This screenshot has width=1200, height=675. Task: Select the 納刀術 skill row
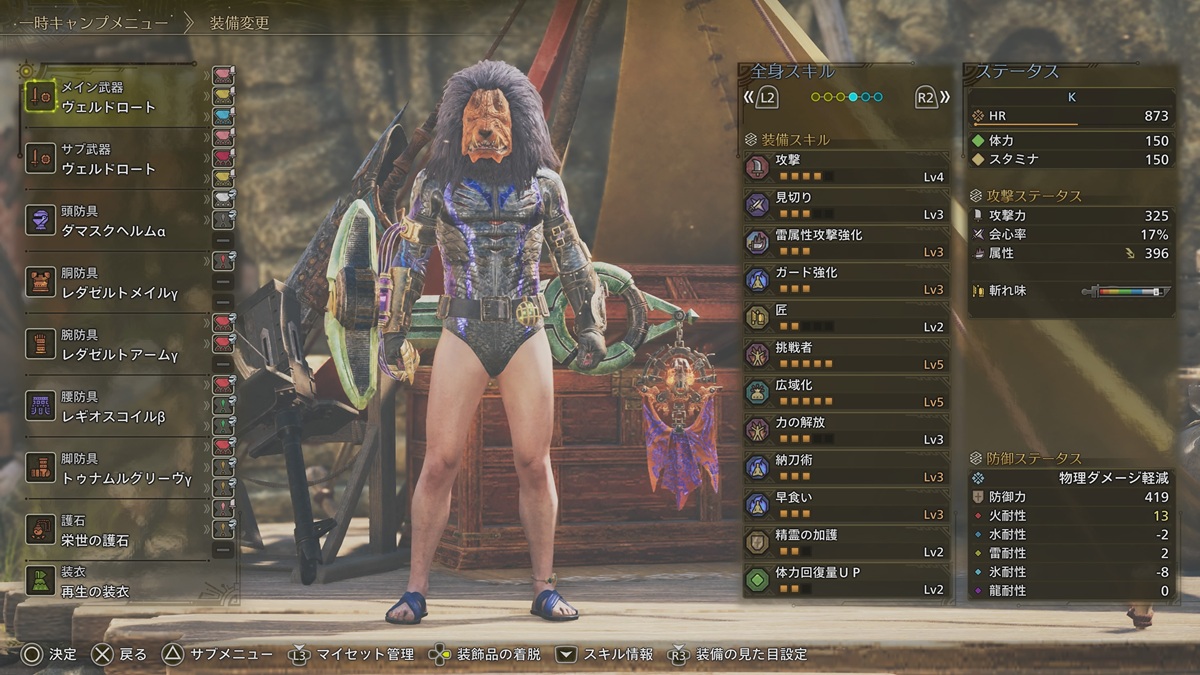click(x=845, y=468)
